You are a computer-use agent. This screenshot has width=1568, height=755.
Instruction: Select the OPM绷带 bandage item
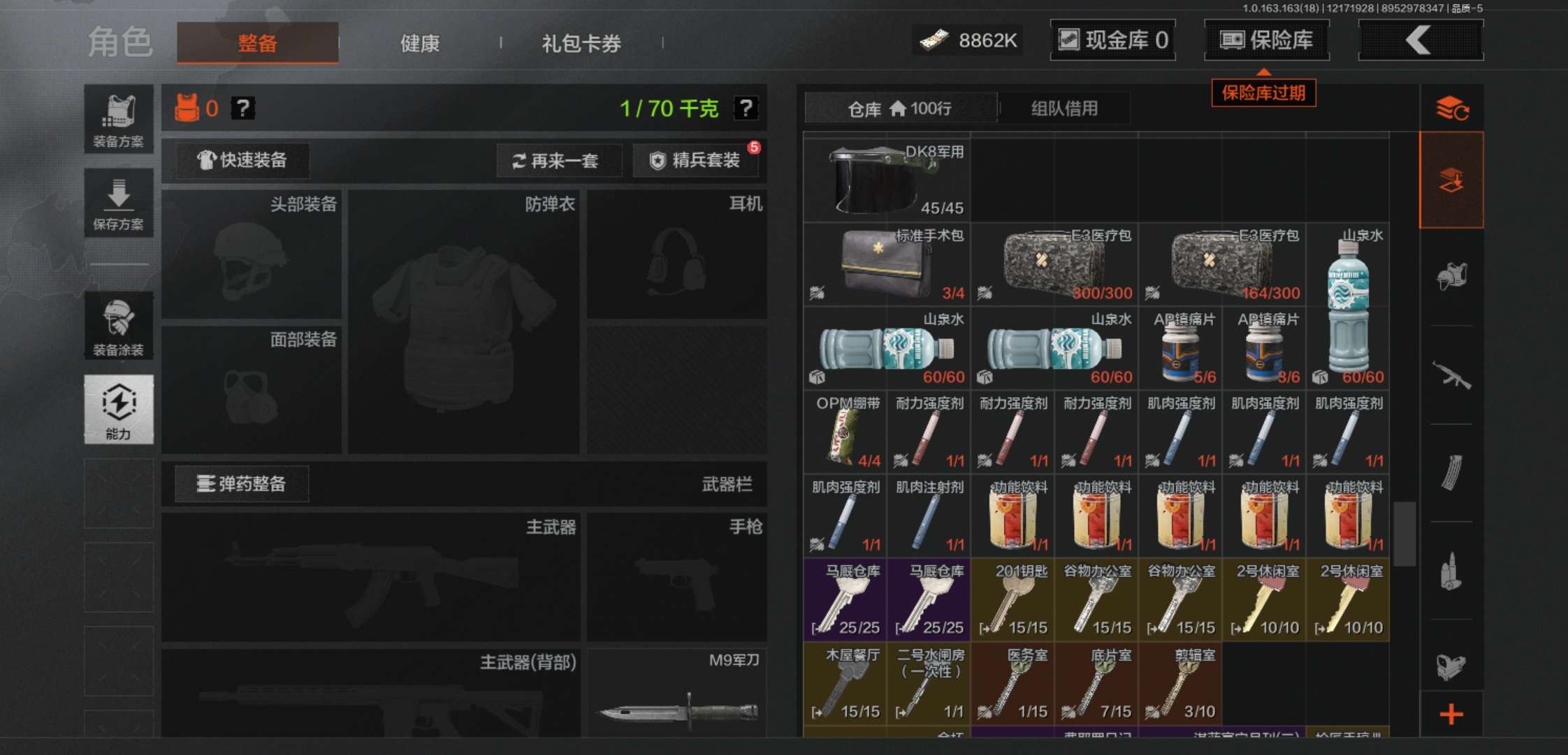click(x=845, y=432)
